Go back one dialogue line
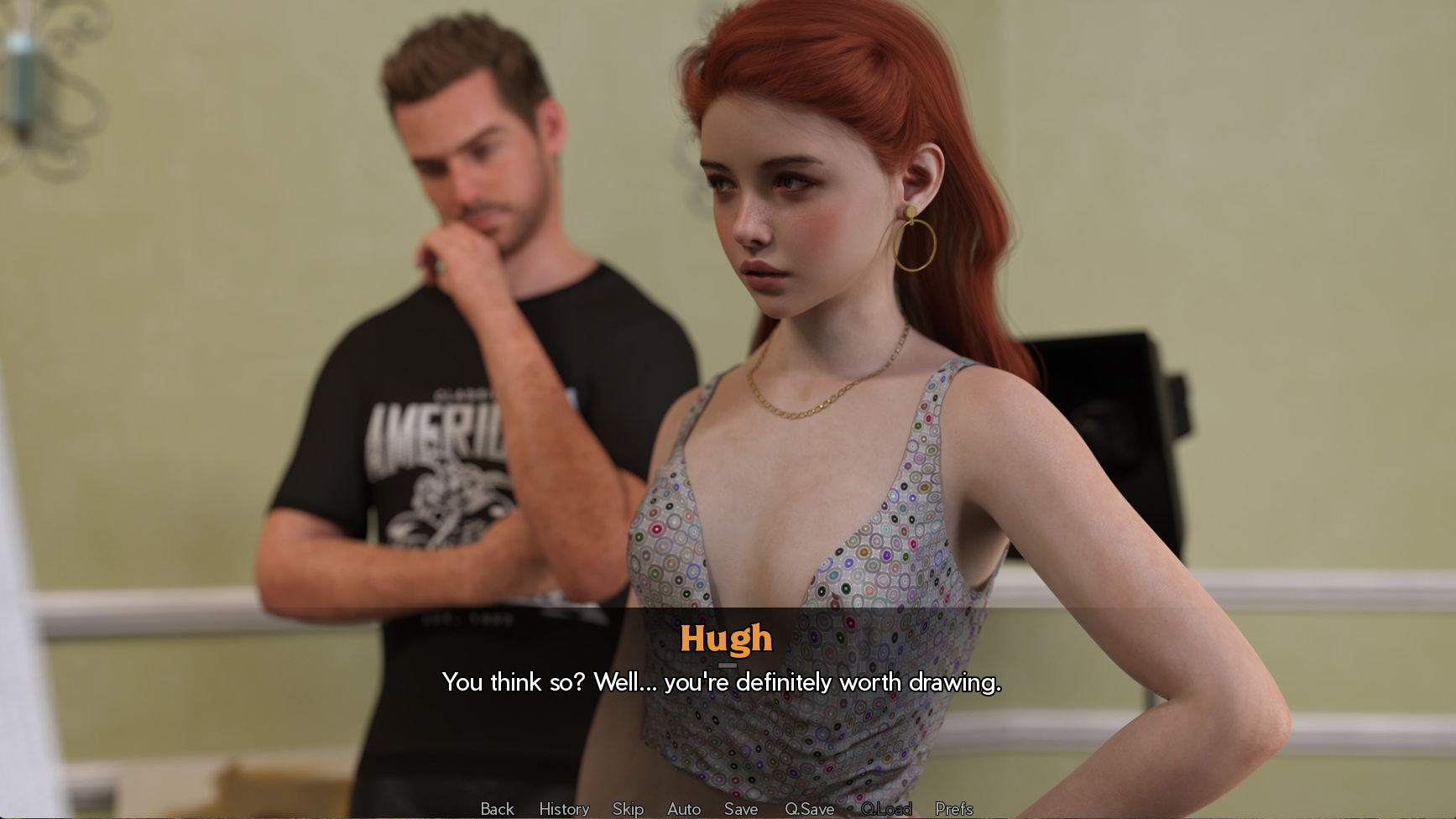This screenshot has width=1456, height=819. pyautogui.click(x=497, y=808)
